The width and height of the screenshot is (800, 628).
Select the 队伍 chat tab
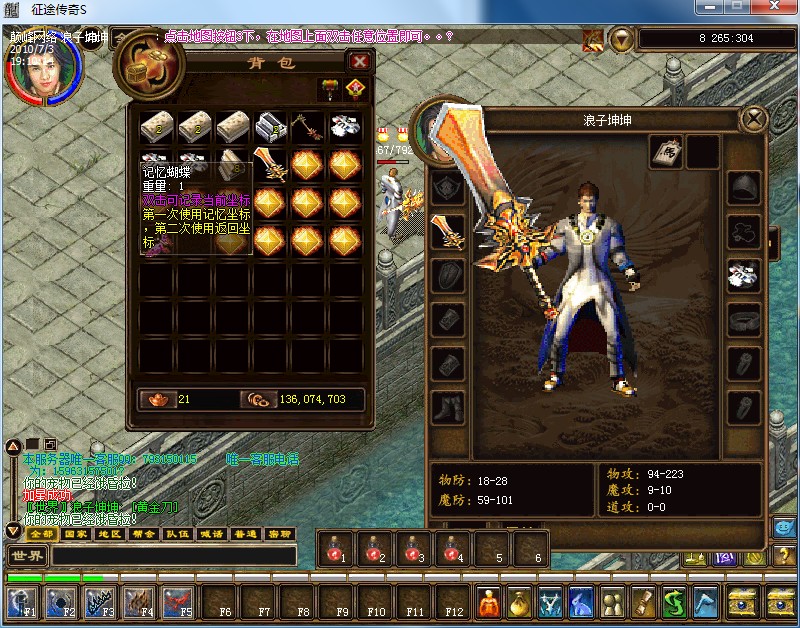[177, 534]
